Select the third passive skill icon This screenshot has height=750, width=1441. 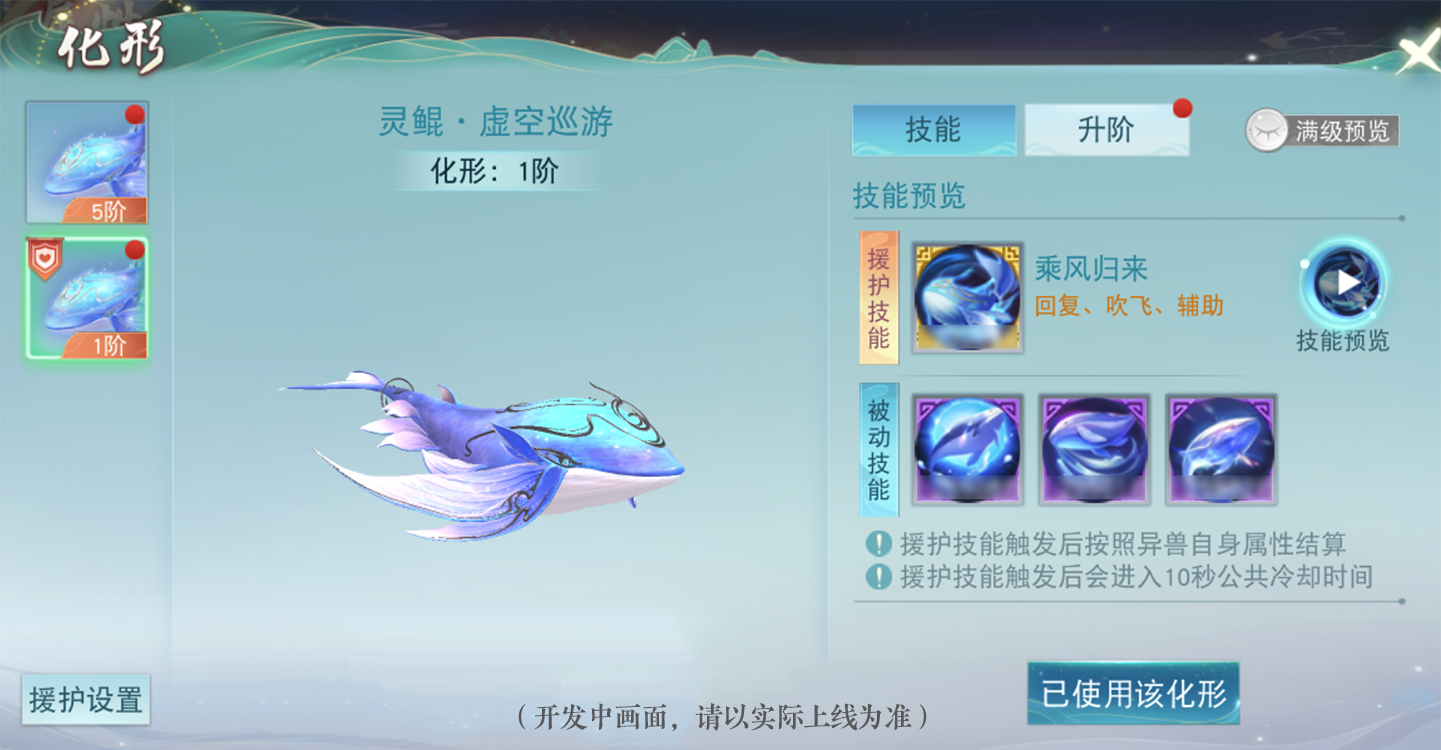[1220, 449]
